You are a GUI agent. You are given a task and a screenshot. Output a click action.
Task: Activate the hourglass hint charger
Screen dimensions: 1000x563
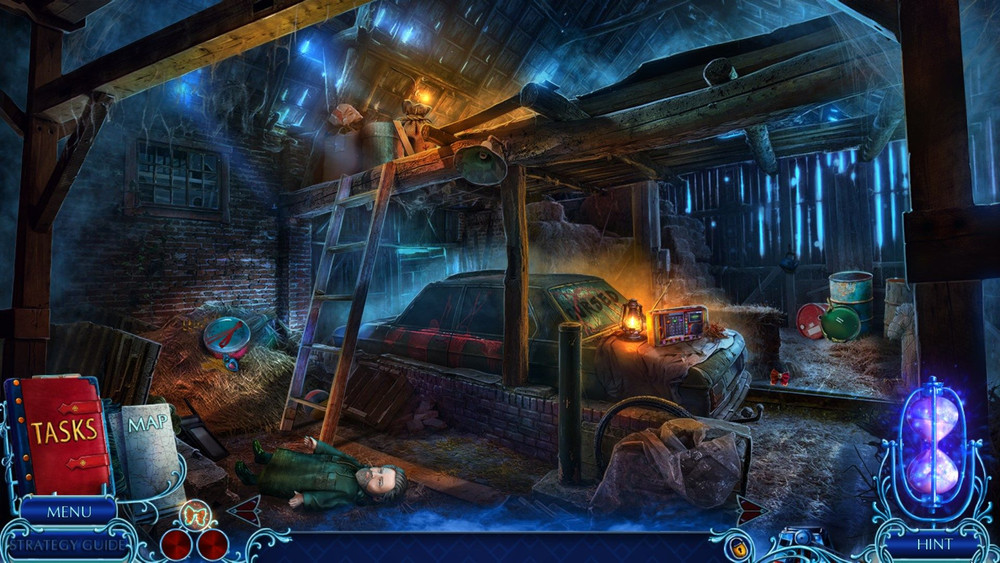point(933,440)
